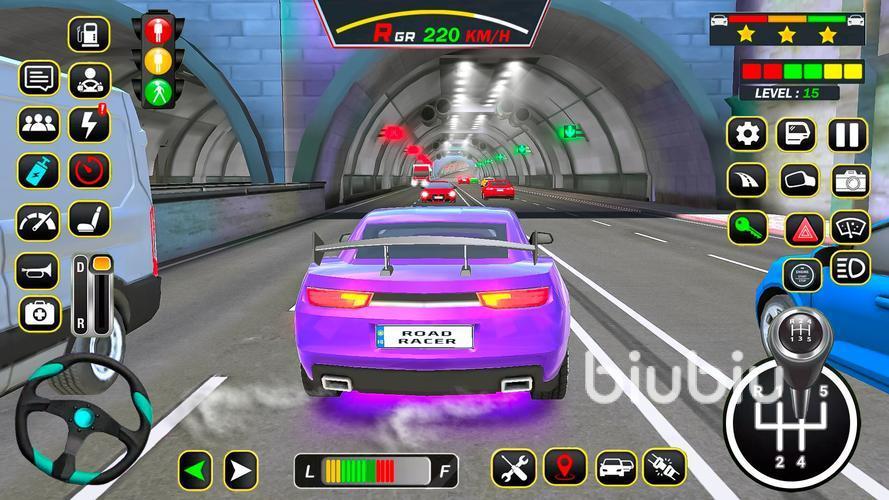Take a screenshot with the camera icon
This screenshot has height=500, width=889.
pos(850,181)
